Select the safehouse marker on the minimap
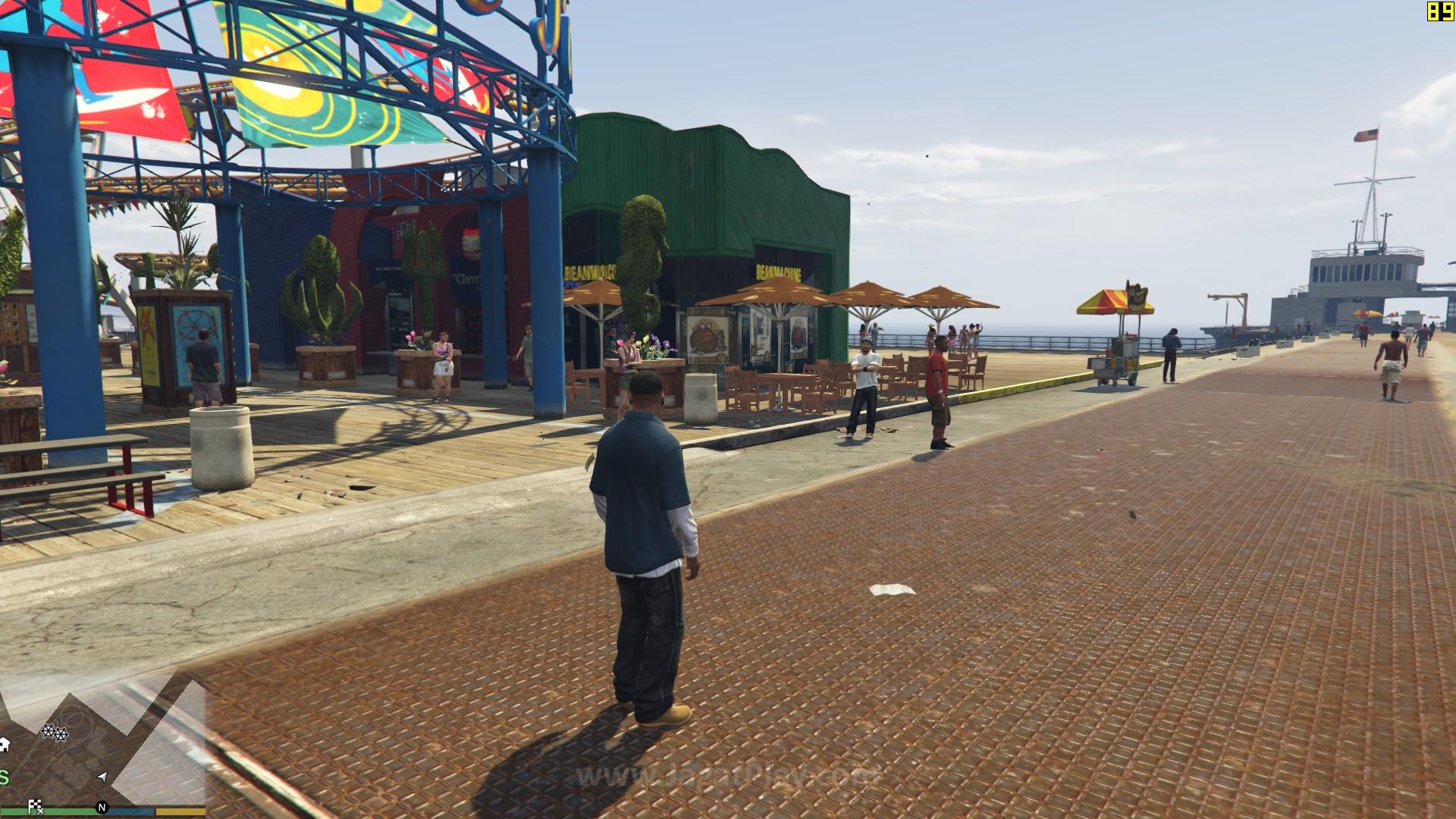The image size is (1456, 819). click(4, 744)
